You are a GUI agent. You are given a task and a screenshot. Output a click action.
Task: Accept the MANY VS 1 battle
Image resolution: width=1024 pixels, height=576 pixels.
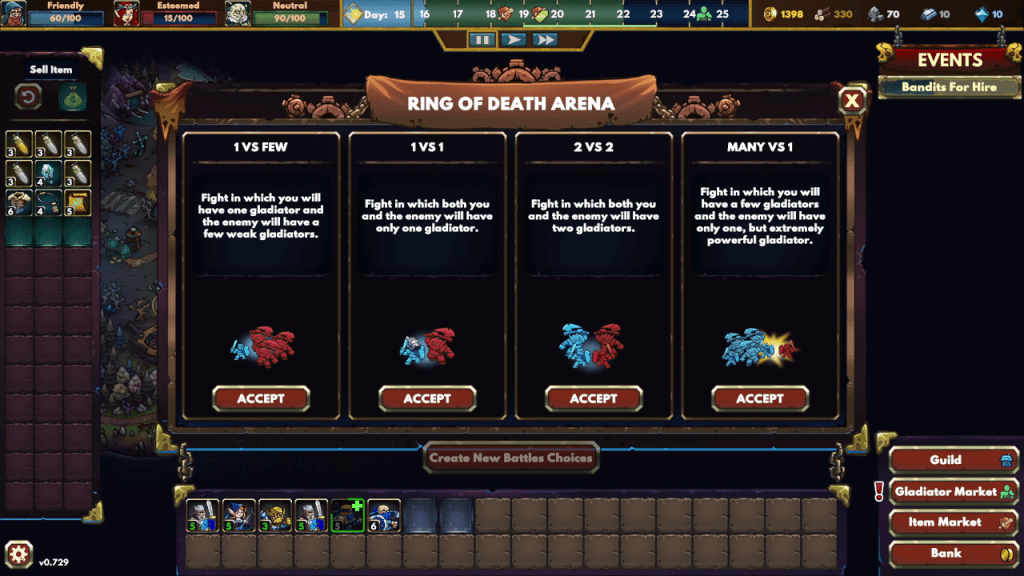(760, 398)
